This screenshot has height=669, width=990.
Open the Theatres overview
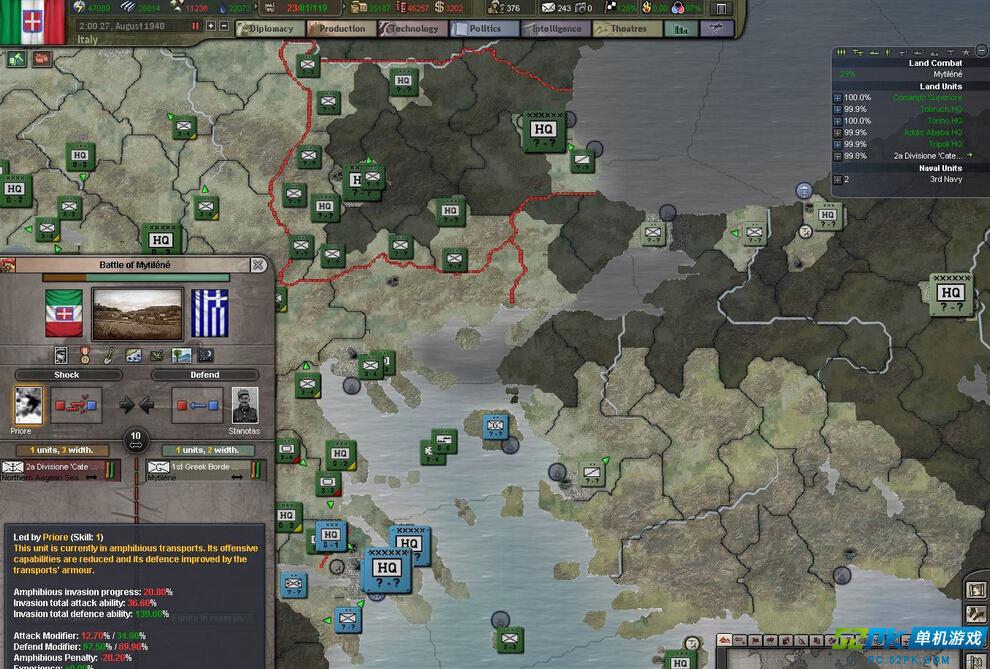coord(628,29)
